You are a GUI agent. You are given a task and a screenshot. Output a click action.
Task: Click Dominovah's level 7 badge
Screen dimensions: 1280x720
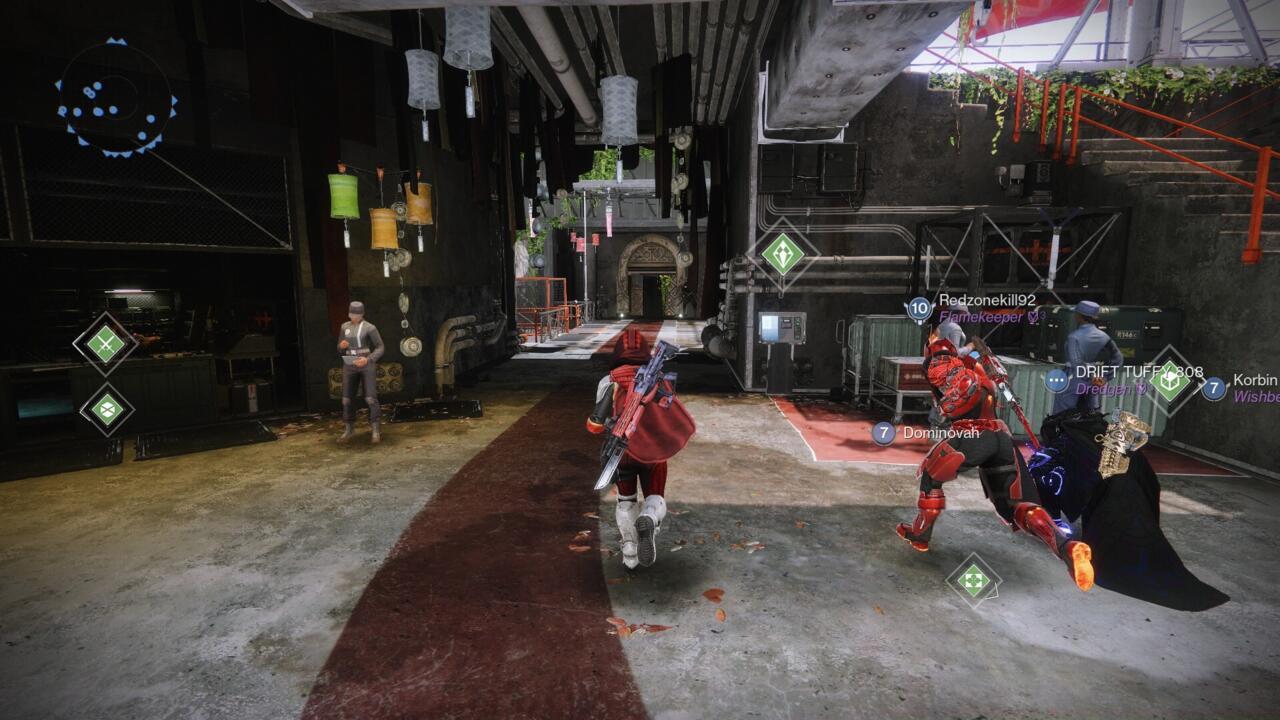(886, 433)
